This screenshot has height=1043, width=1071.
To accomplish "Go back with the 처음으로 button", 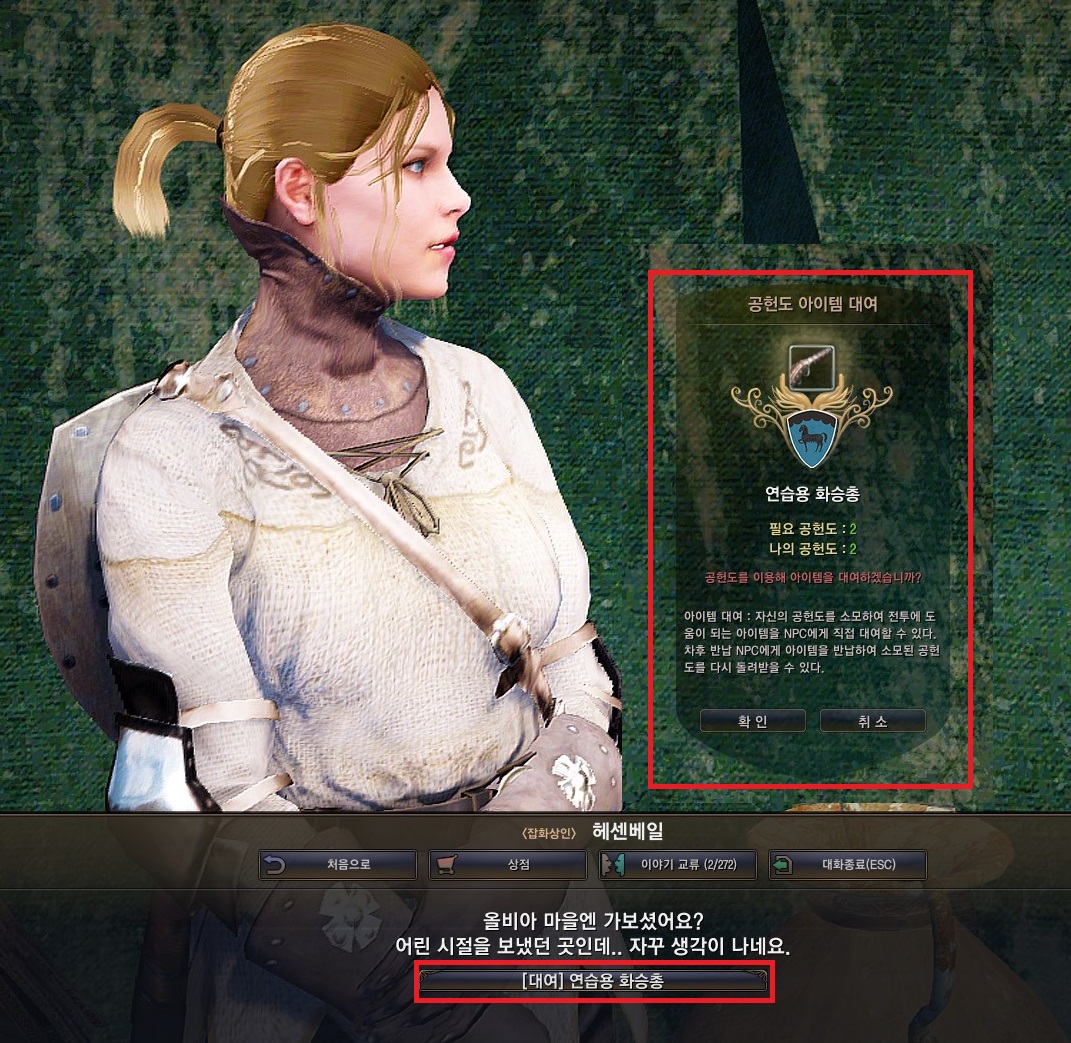I will 337,865.
